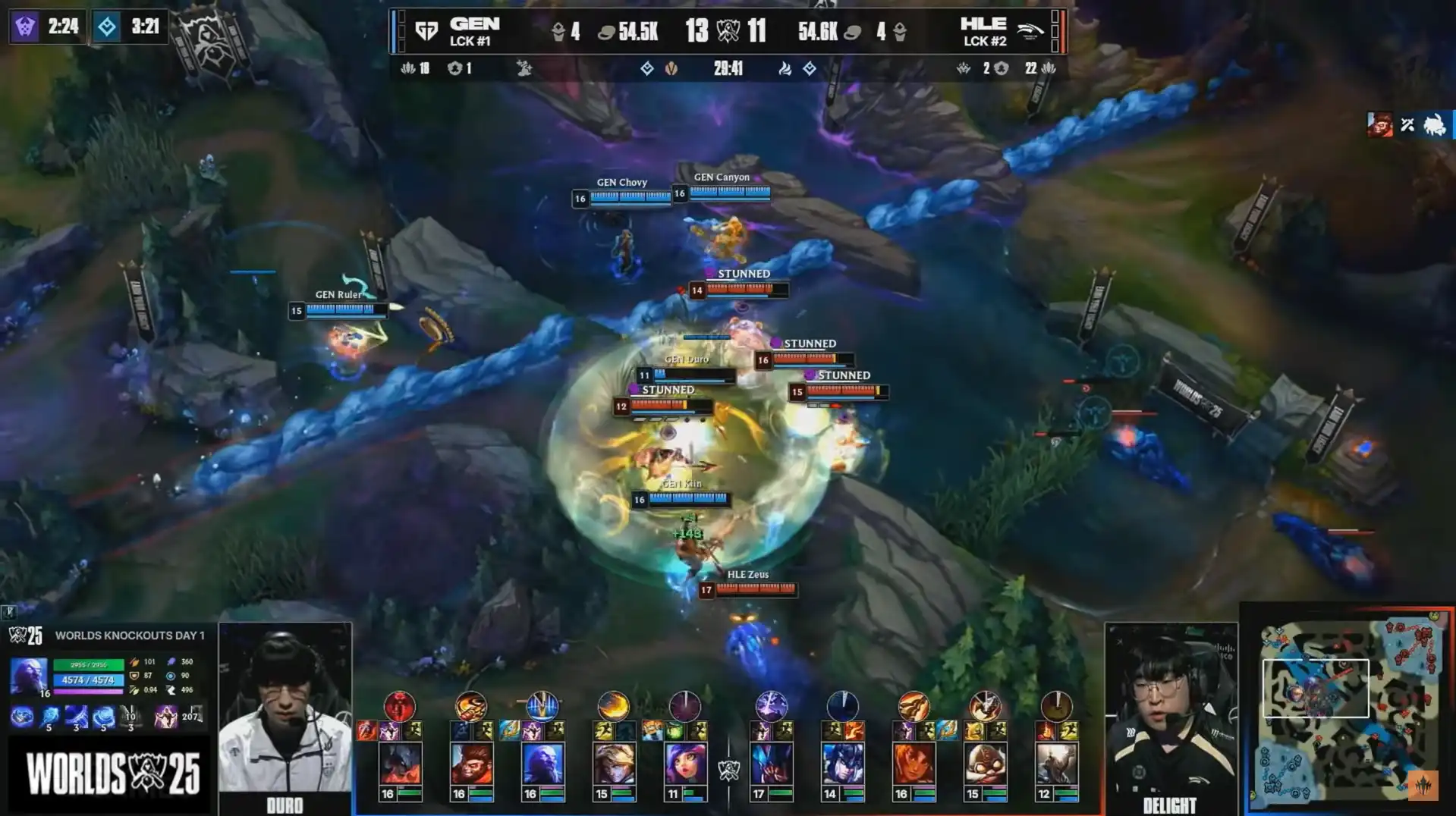The image size is (1456, 816).
Task: Click the HLE team logo on scoreboard
Action: (1030, 31)
